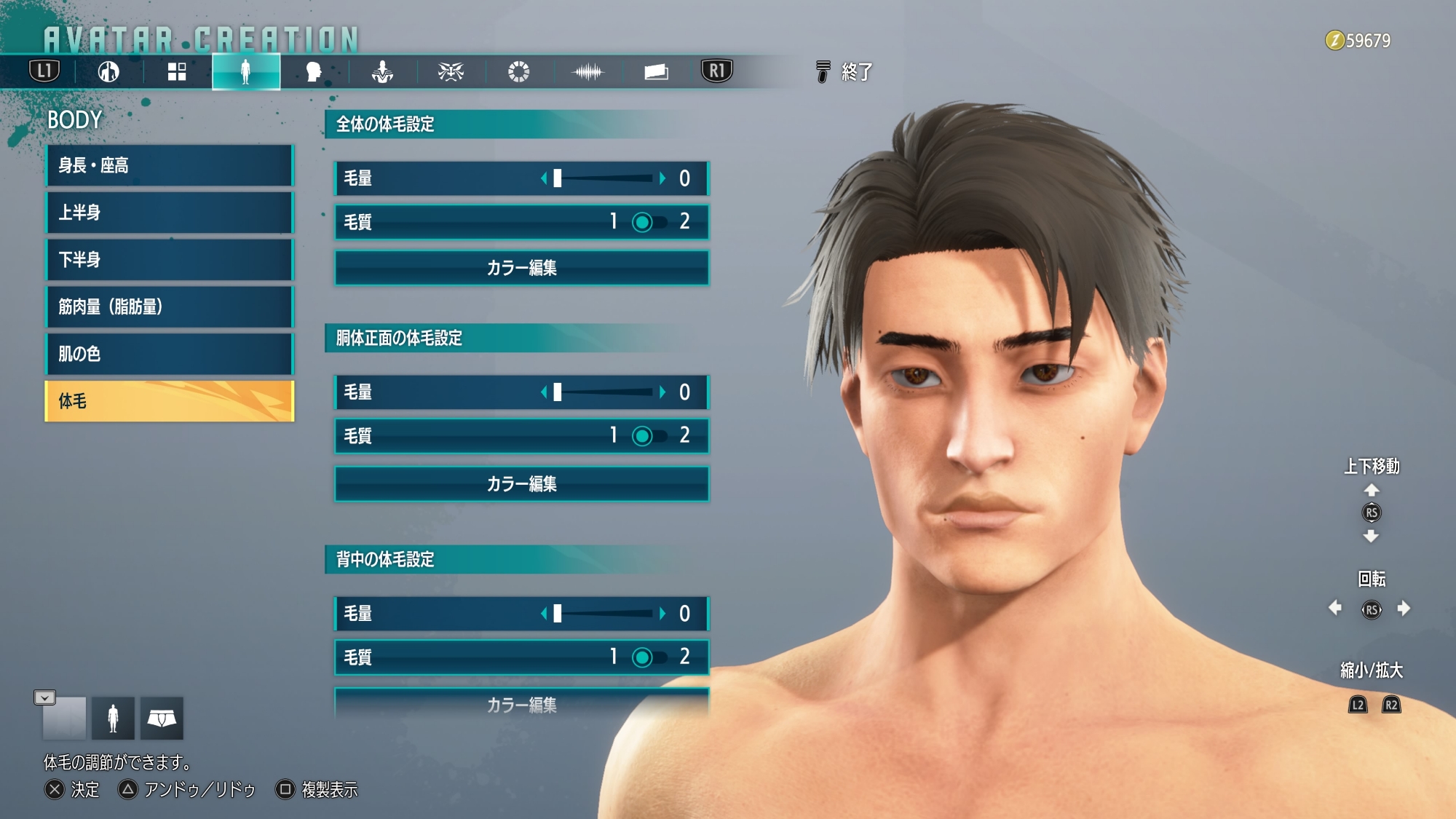
Task: Increase 毛量 in the 胴体正面の体毛設定 section
Action: point(662,392)
